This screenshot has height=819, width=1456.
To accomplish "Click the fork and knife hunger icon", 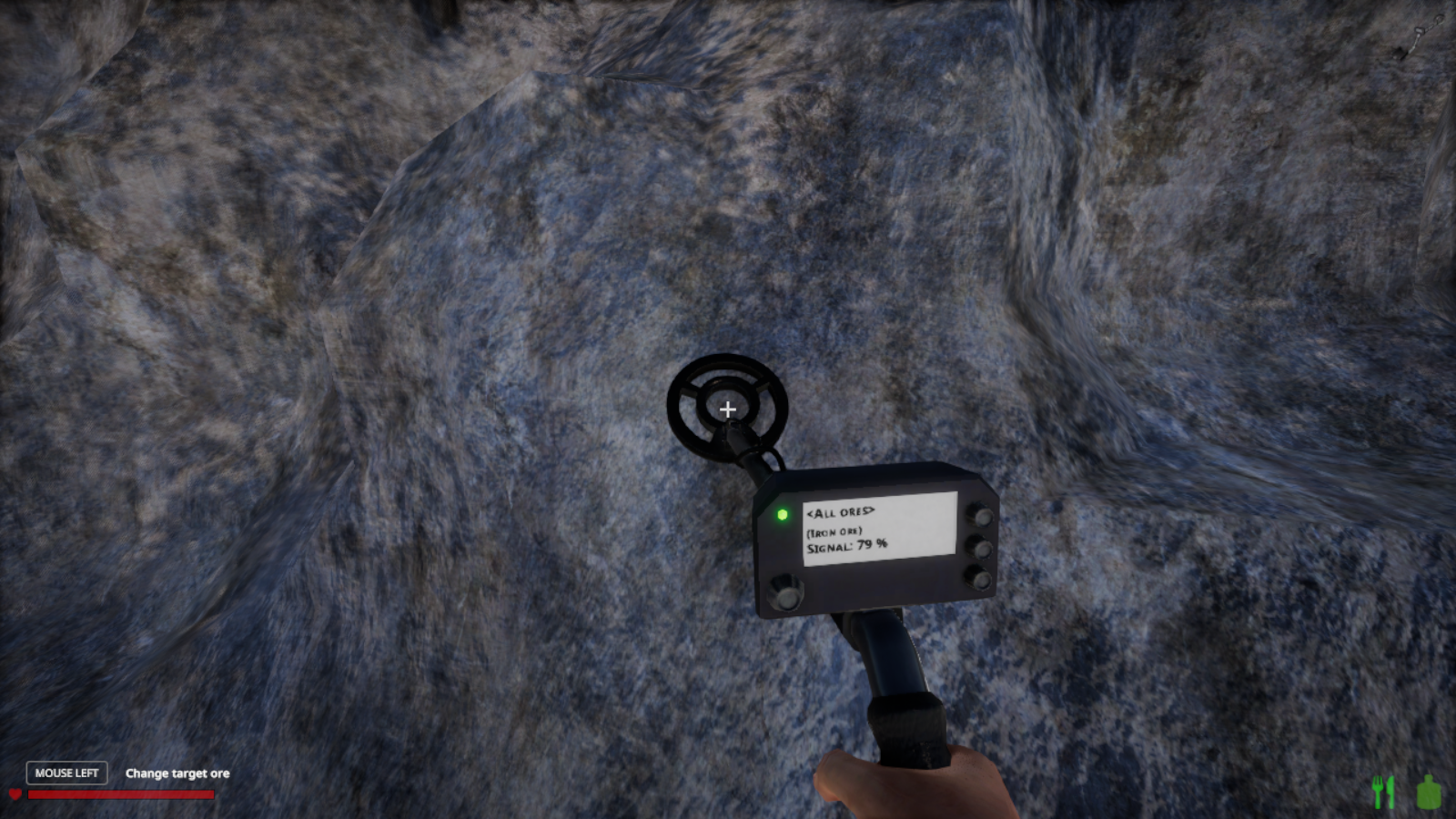I will point(1383,792).
